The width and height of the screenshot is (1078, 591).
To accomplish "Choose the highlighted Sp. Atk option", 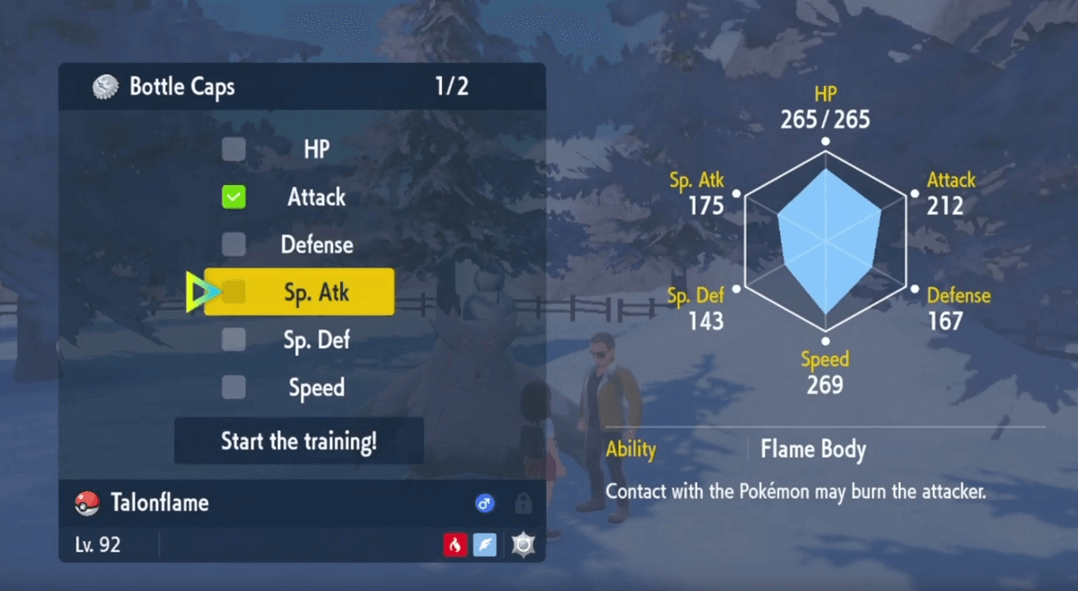I will 299,292.
